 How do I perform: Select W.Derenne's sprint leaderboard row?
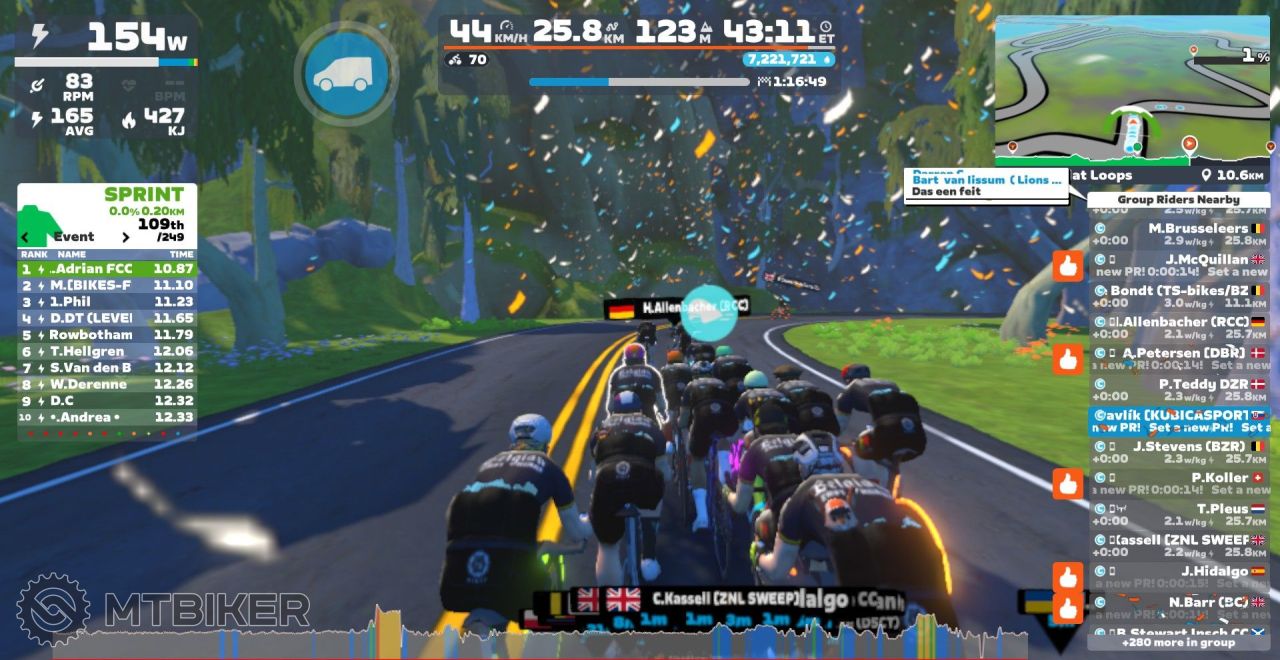point(107,384)
